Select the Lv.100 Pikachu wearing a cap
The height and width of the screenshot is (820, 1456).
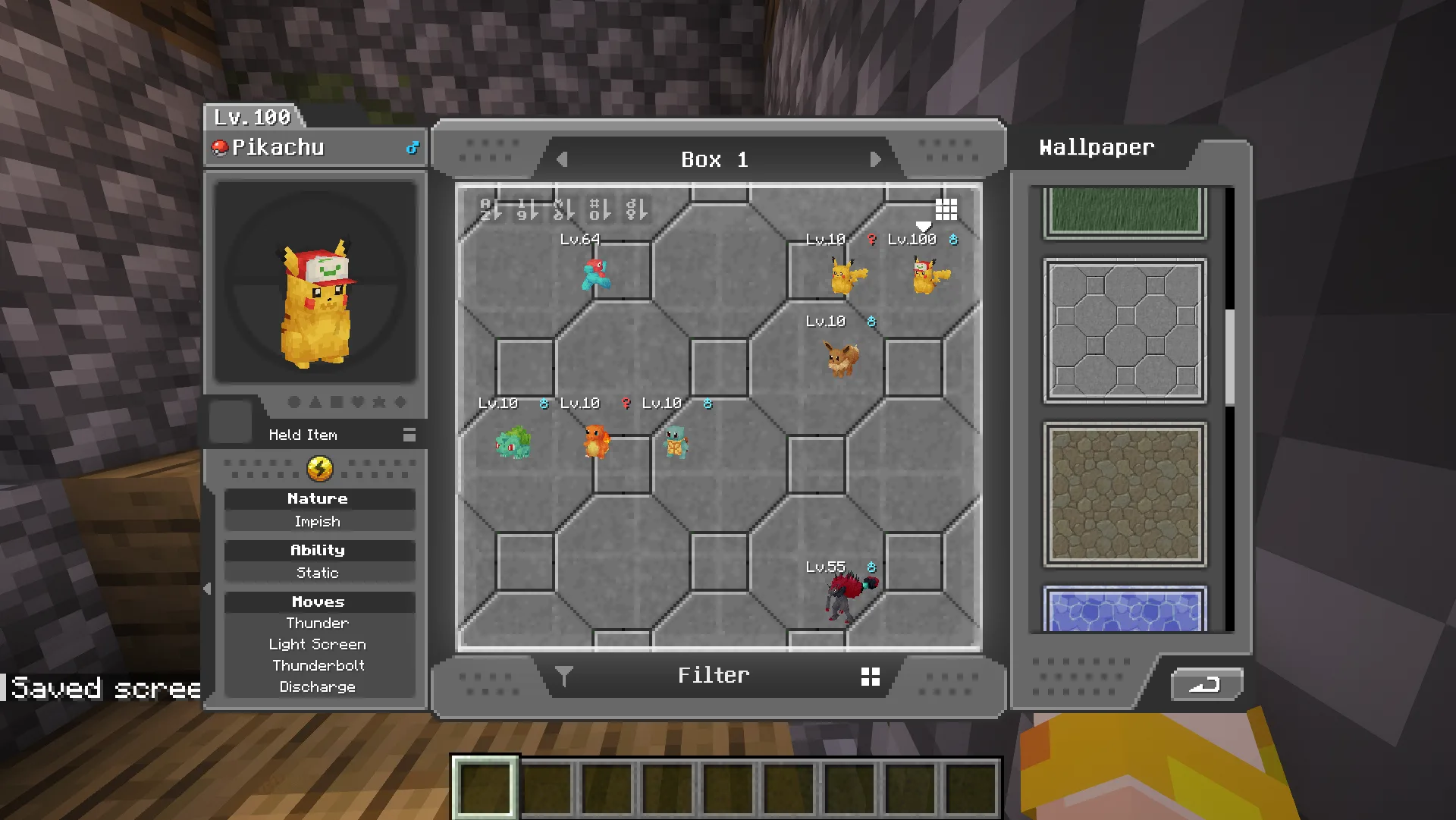click(x=930, y=275)
